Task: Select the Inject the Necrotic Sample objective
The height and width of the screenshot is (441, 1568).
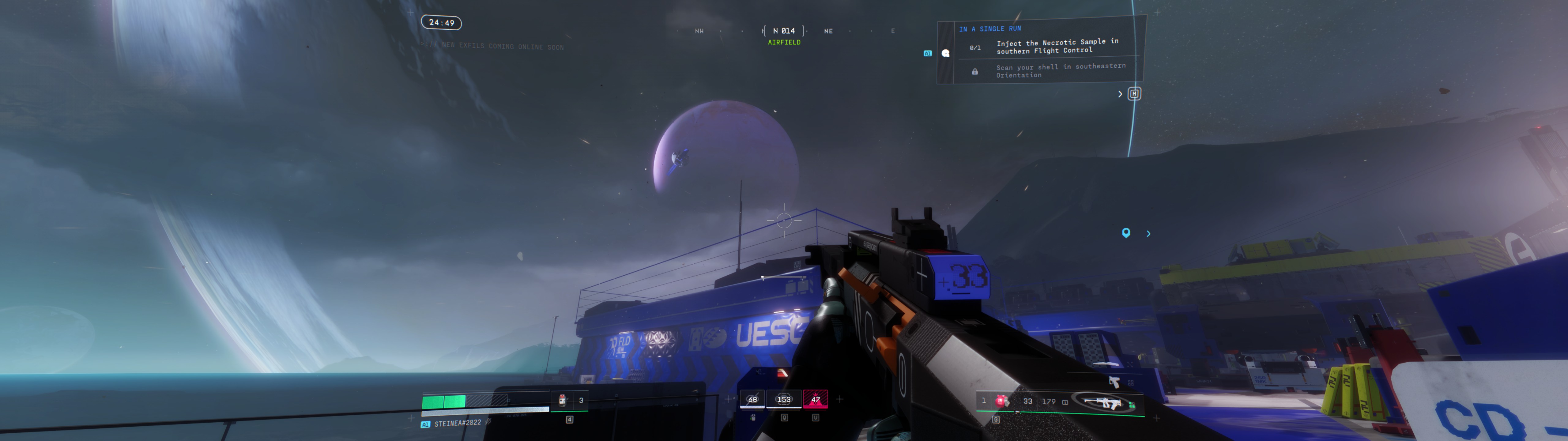Action: point(1057,46)
